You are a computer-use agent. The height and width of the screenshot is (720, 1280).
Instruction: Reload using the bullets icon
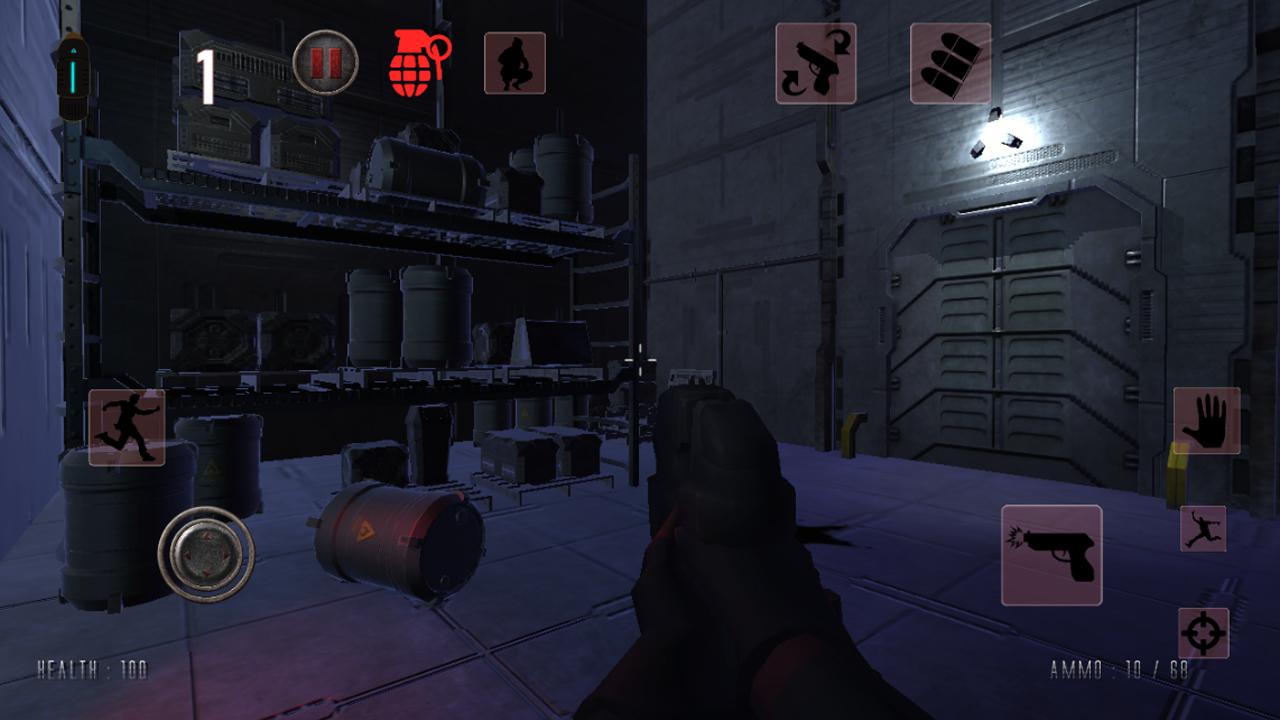click(x=950, y=63)
